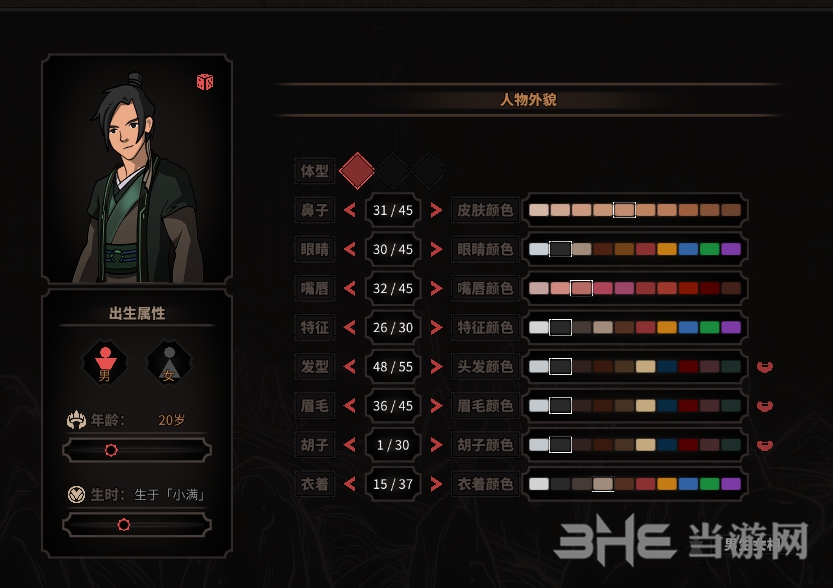Advance to the next beard style
This screenshot has width=833, height=588.
coord(436,445)
